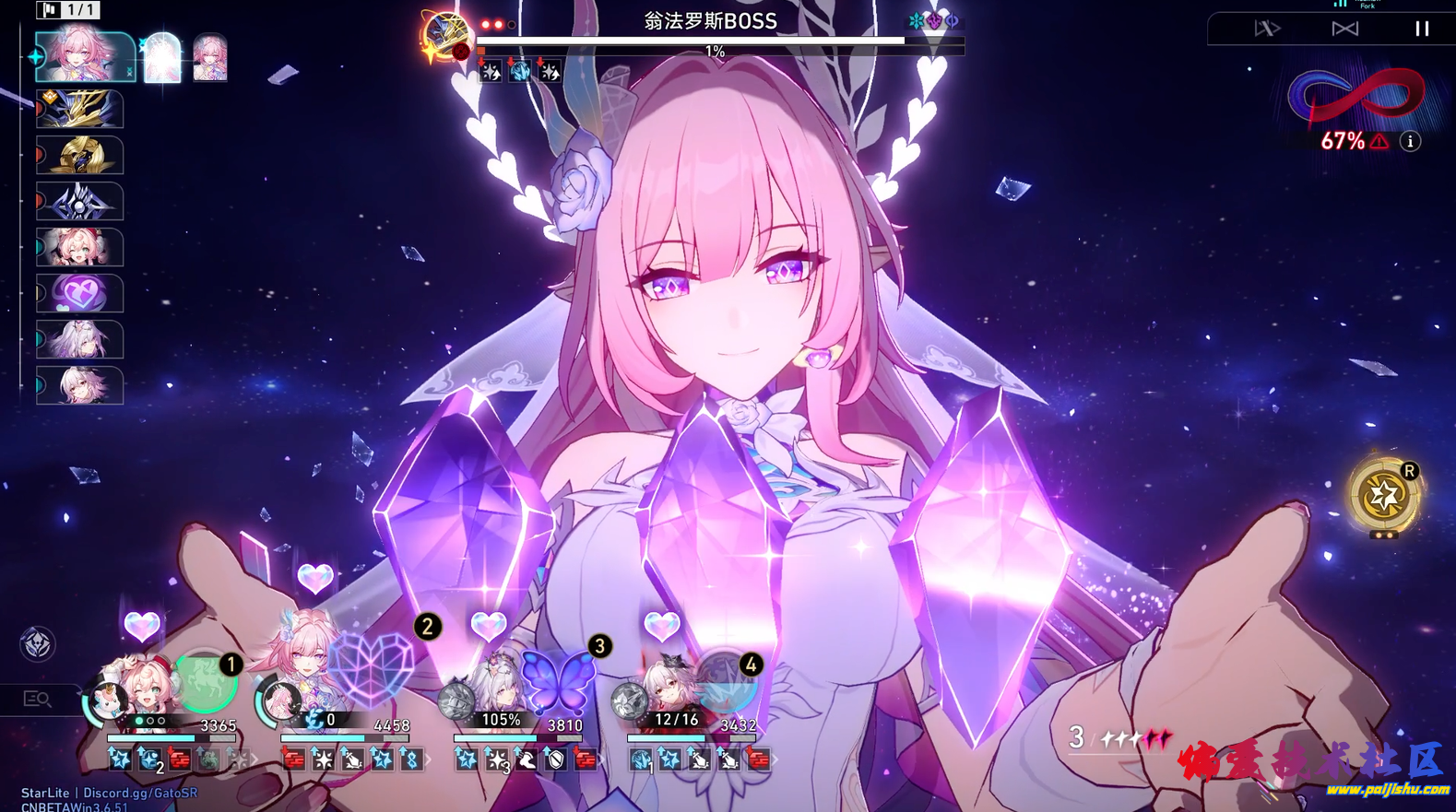Activate ultimate number 2 above second character
Image resolution: width=1456 pixels, height=812 pixels.
[426, 627]
